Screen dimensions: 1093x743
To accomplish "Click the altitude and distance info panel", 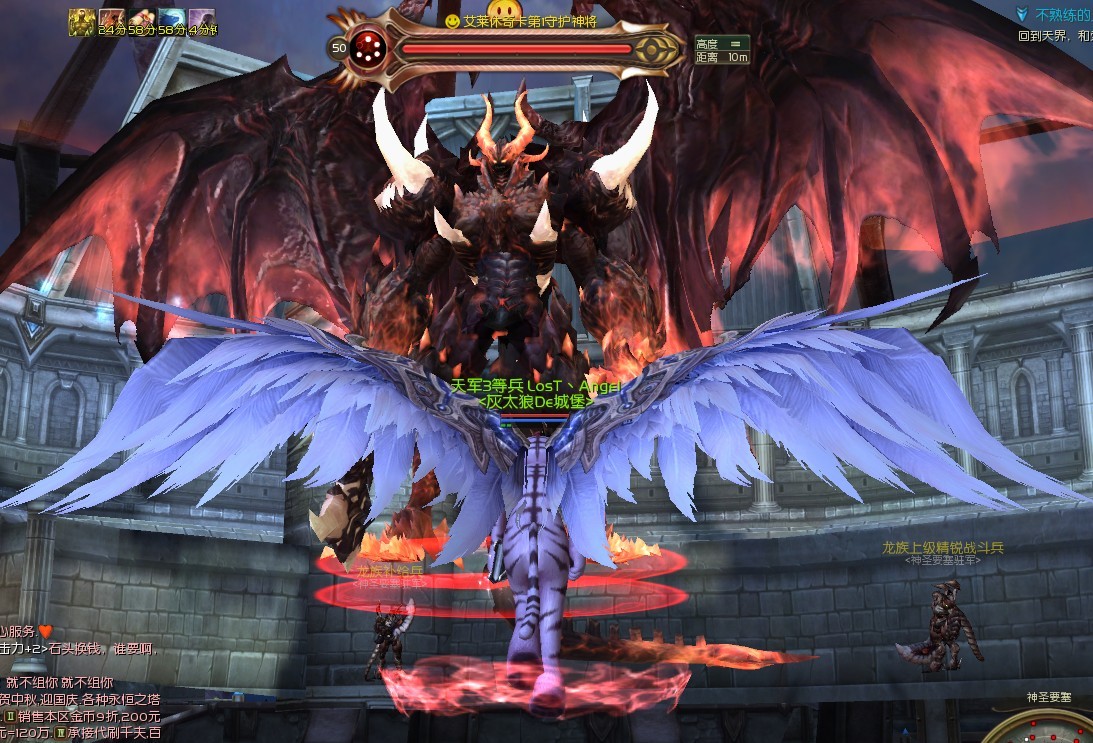I will coord(722,49).
